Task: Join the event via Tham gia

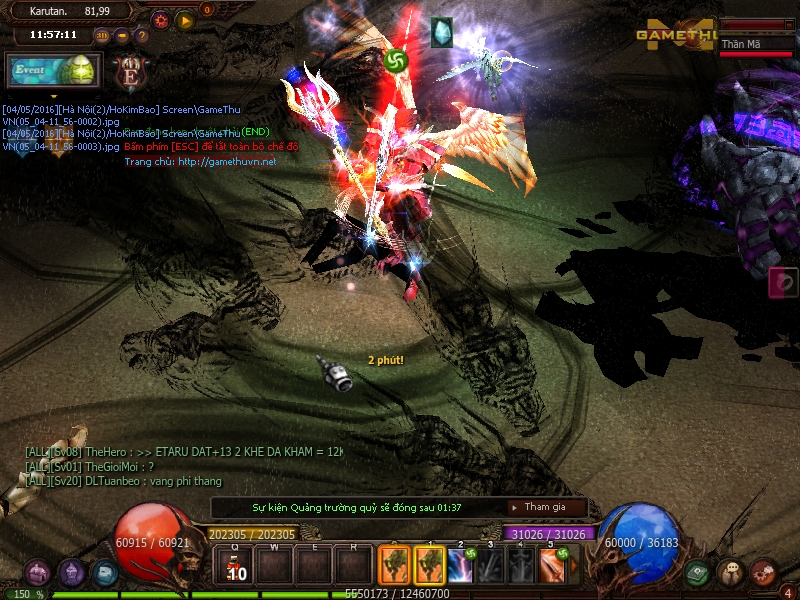Action: pos(546,507)
